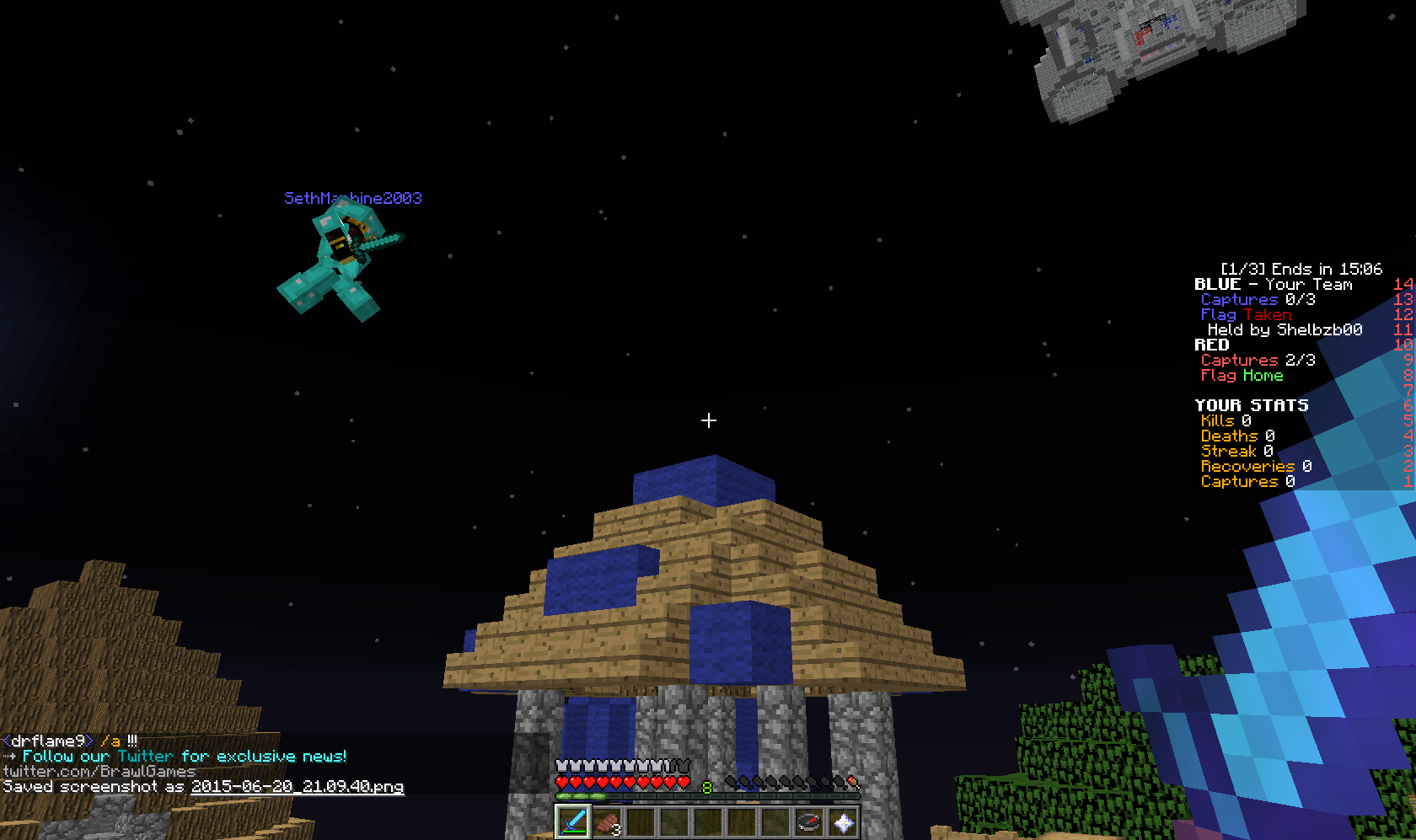Image resolution: width=1416 pixels, height=840 pixels.
Task: Open the saved screenshot file link
Action: (x=297, y=786)
